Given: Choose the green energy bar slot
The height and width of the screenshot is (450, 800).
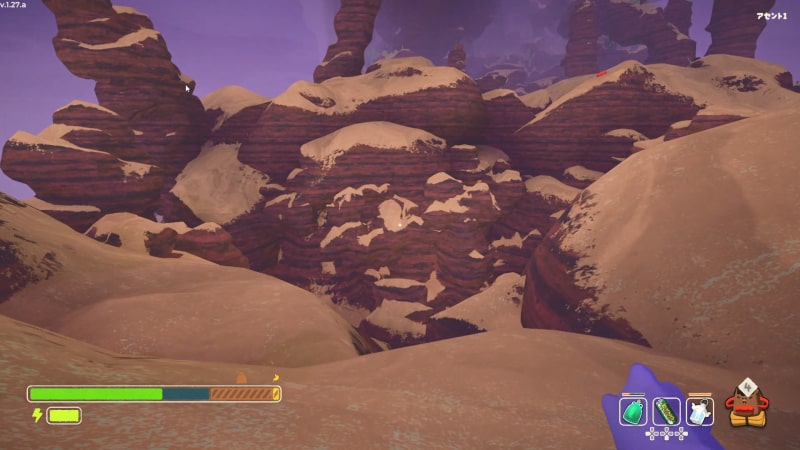Looking at the screenshot, I should pyautogui.click(x=666, y=411).
